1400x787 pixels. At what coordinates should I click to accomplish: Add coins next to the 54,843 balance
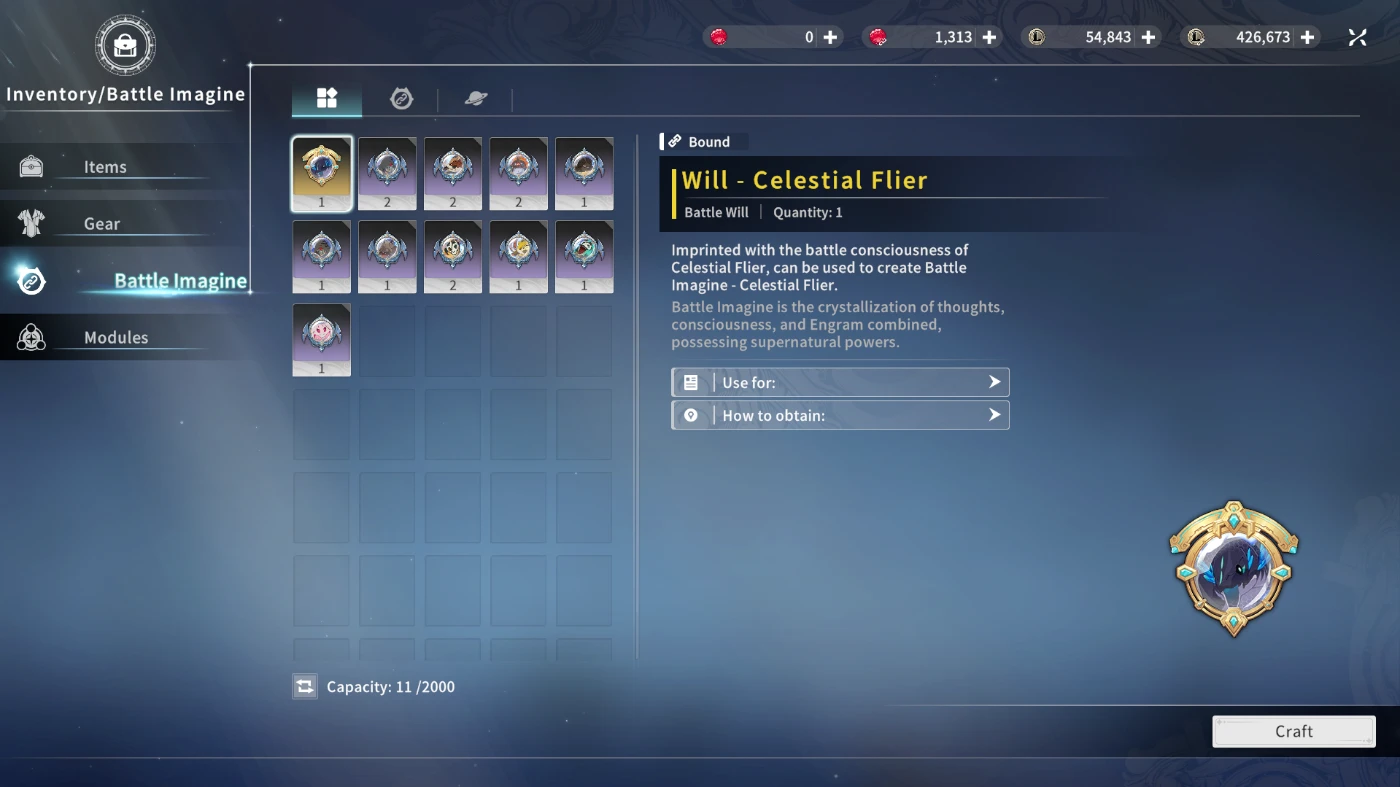pos(1148,37)
